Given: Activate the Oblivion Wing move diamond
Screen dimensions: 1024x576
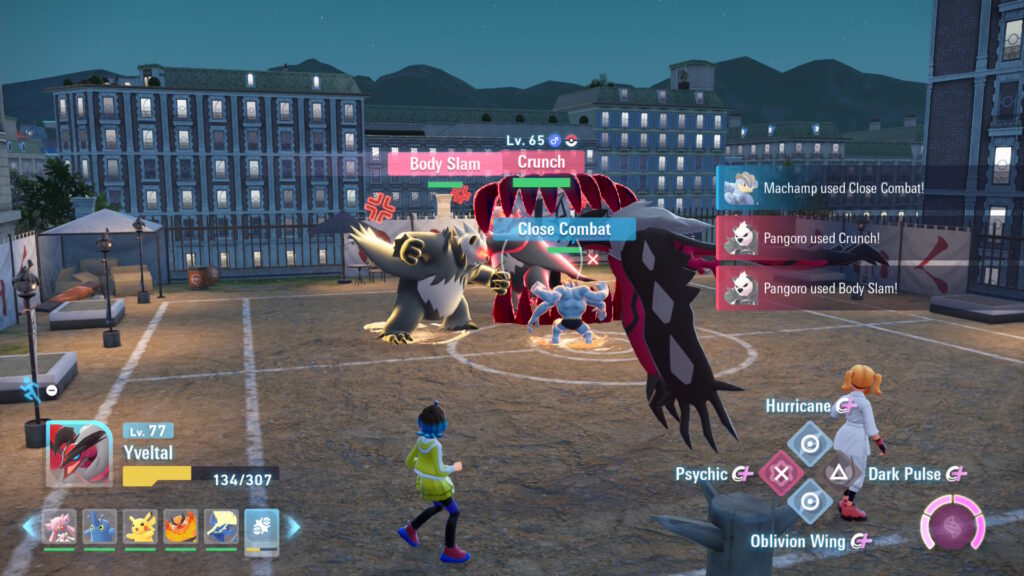Looking at the screenshot, I should pyautogui.click(x=810, y=502).
